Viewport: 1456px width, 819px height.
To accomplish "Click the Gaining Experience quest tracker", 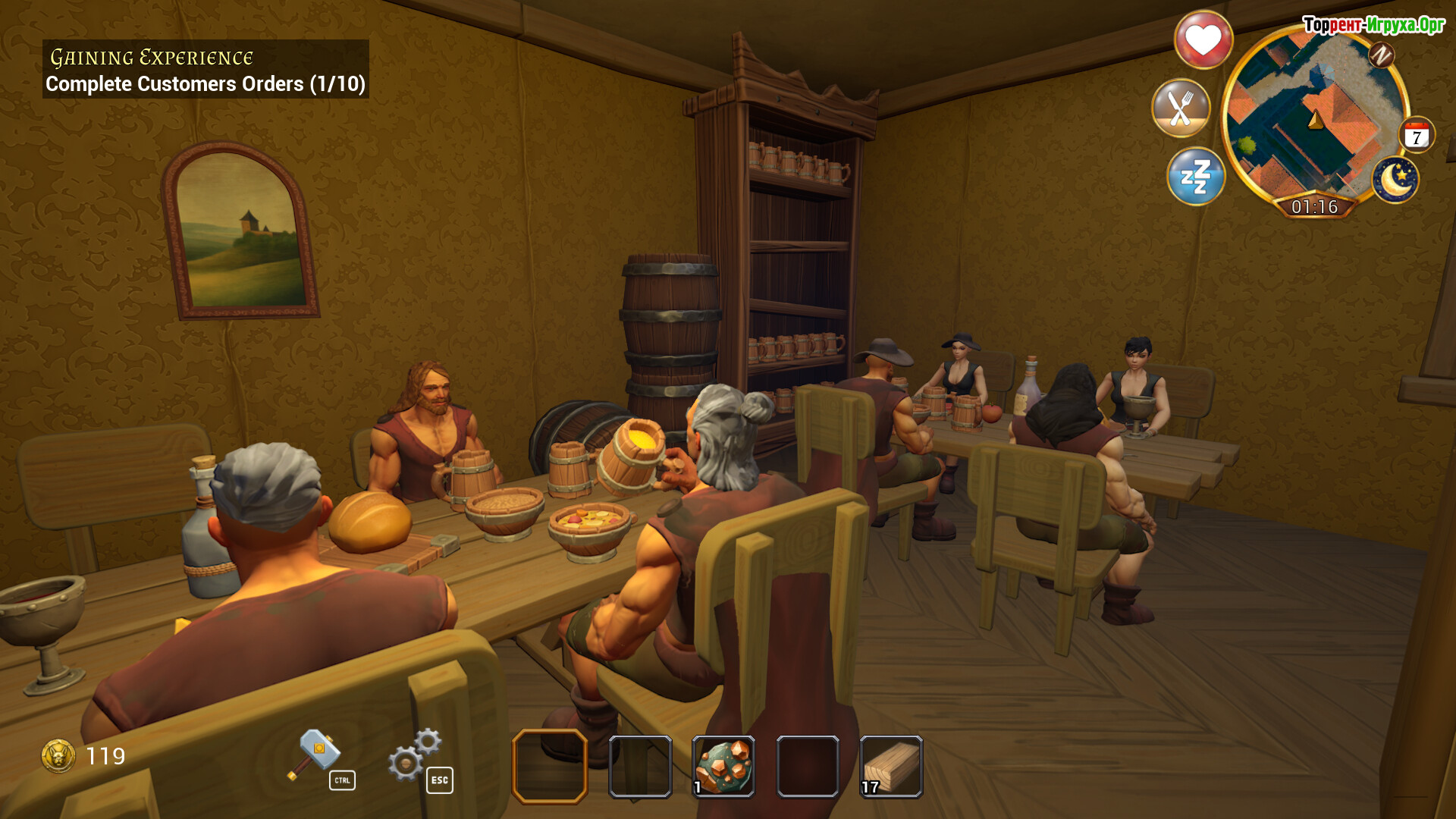I will tap(206, 70).
